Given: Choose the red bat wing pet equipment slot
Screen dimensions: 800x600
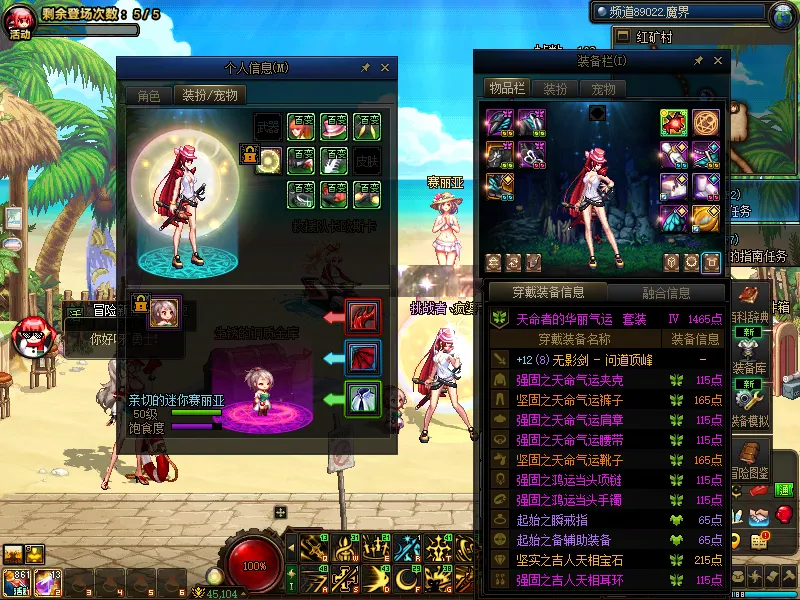Looking at the screenshot, I should tap(362, 357).
